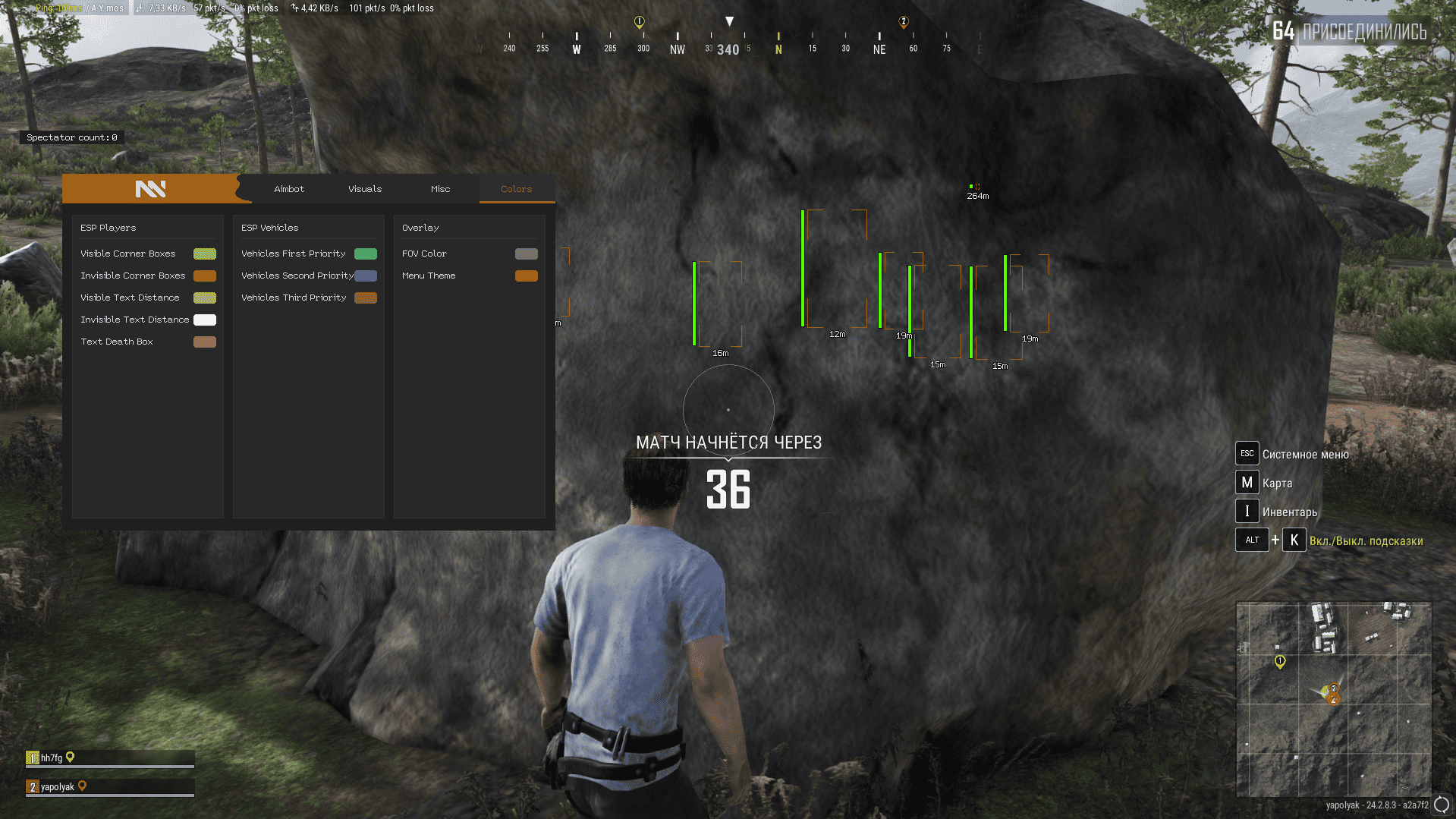Change the Visible Corner Boxes color swatch
This screenshot has width=1456, height=819.
(205, 254)
